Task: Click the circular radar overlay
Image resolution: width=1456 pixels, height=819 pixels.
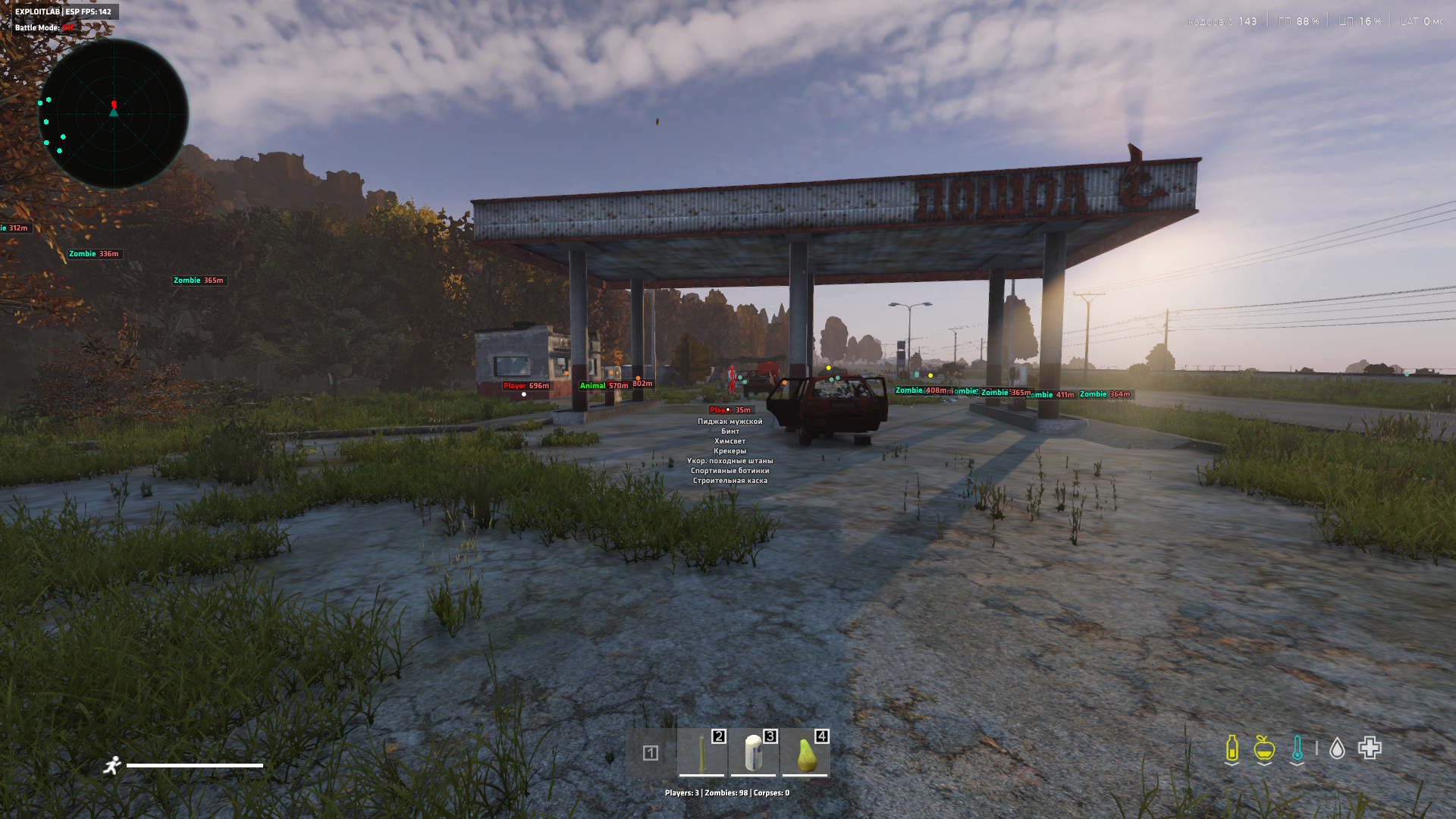Action: click(x=114, y=114)
